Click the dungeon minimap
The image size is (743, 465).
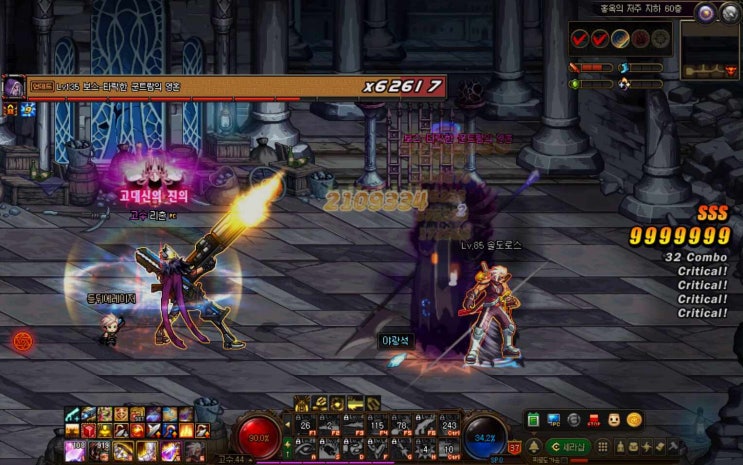710,50
